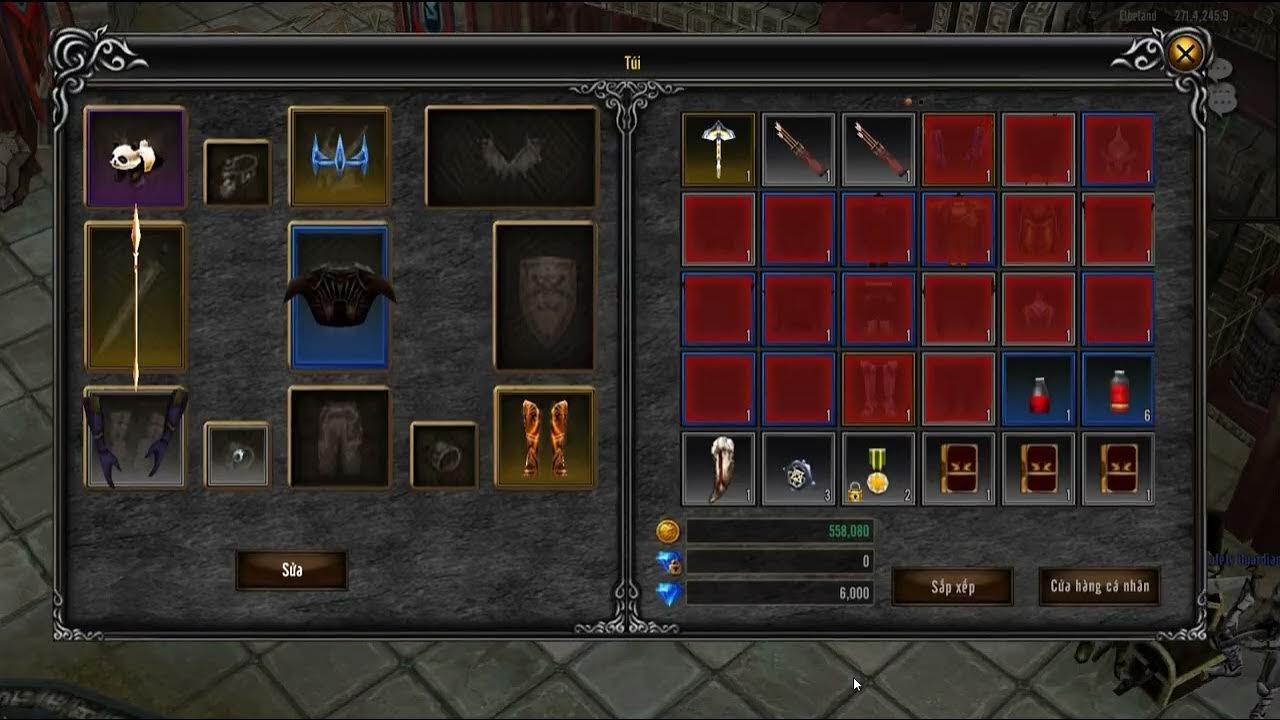Click the battle axe in the first inventory slot
The height and width of the screenshot is (720, 1280).
click(x=718, y=150)
